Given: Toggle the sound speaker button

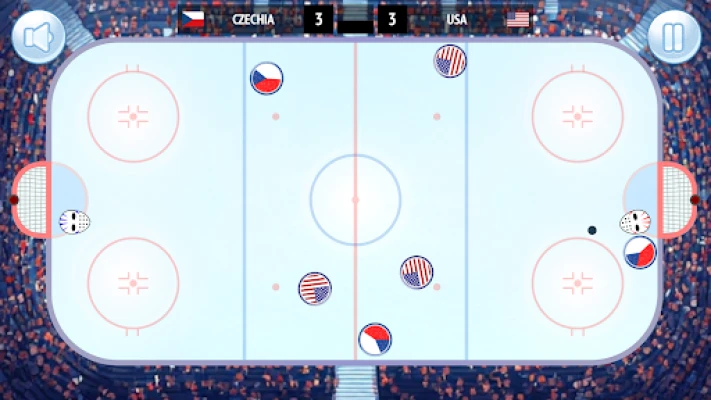Looking at the screenshot, I should [38, 37].
